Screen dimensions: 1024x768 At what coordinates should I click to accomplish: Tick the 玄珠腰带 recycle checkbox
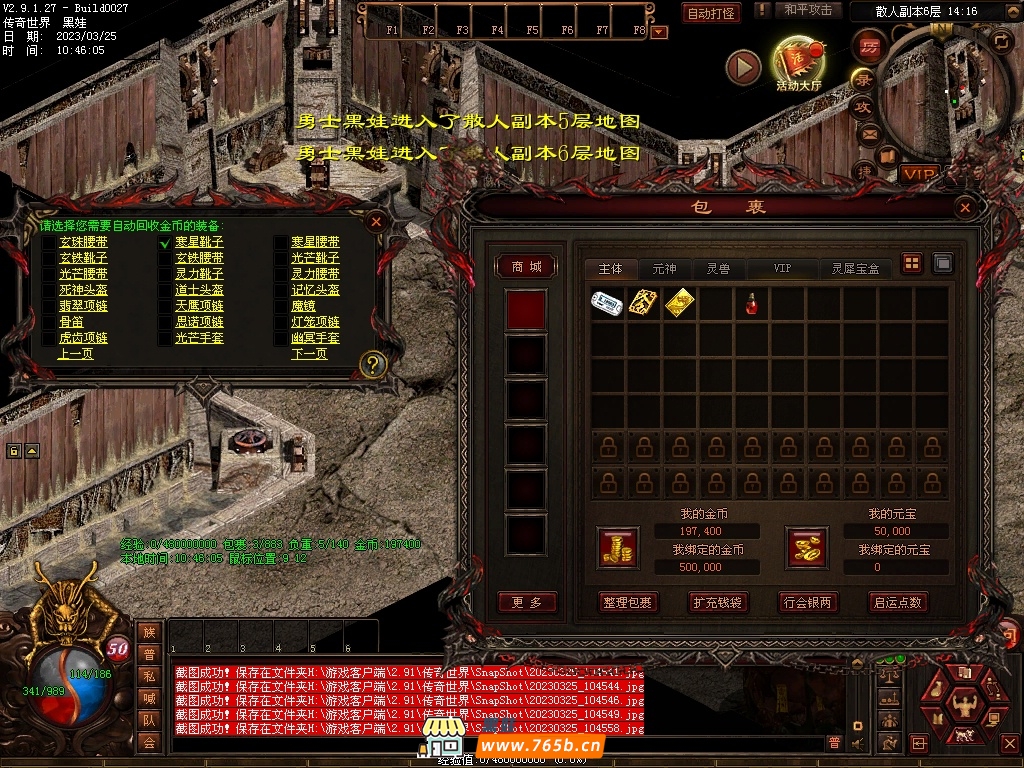click(x=49, y=242)
